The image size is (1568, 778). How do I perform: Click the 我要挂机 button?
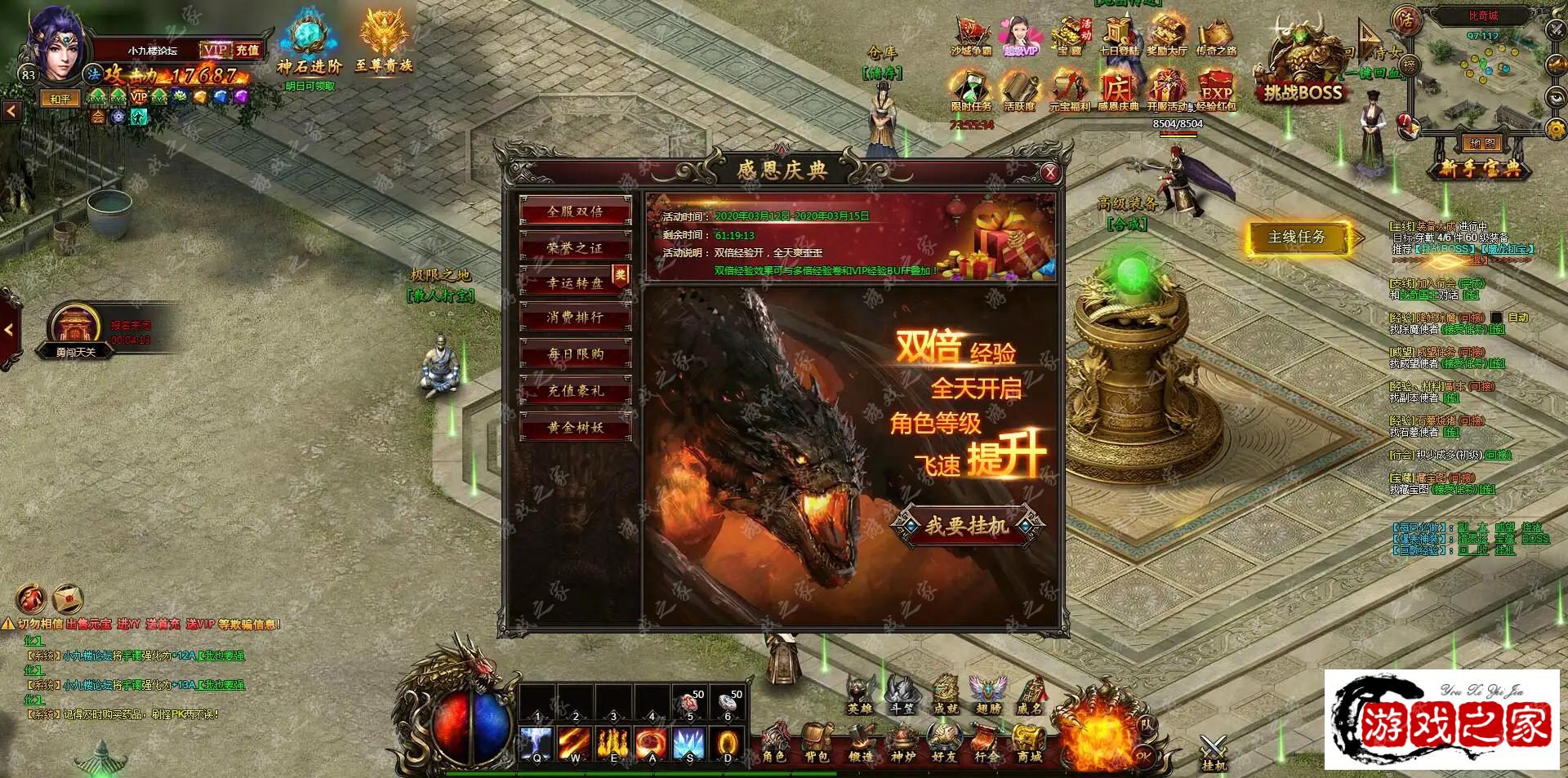point(966,527)
